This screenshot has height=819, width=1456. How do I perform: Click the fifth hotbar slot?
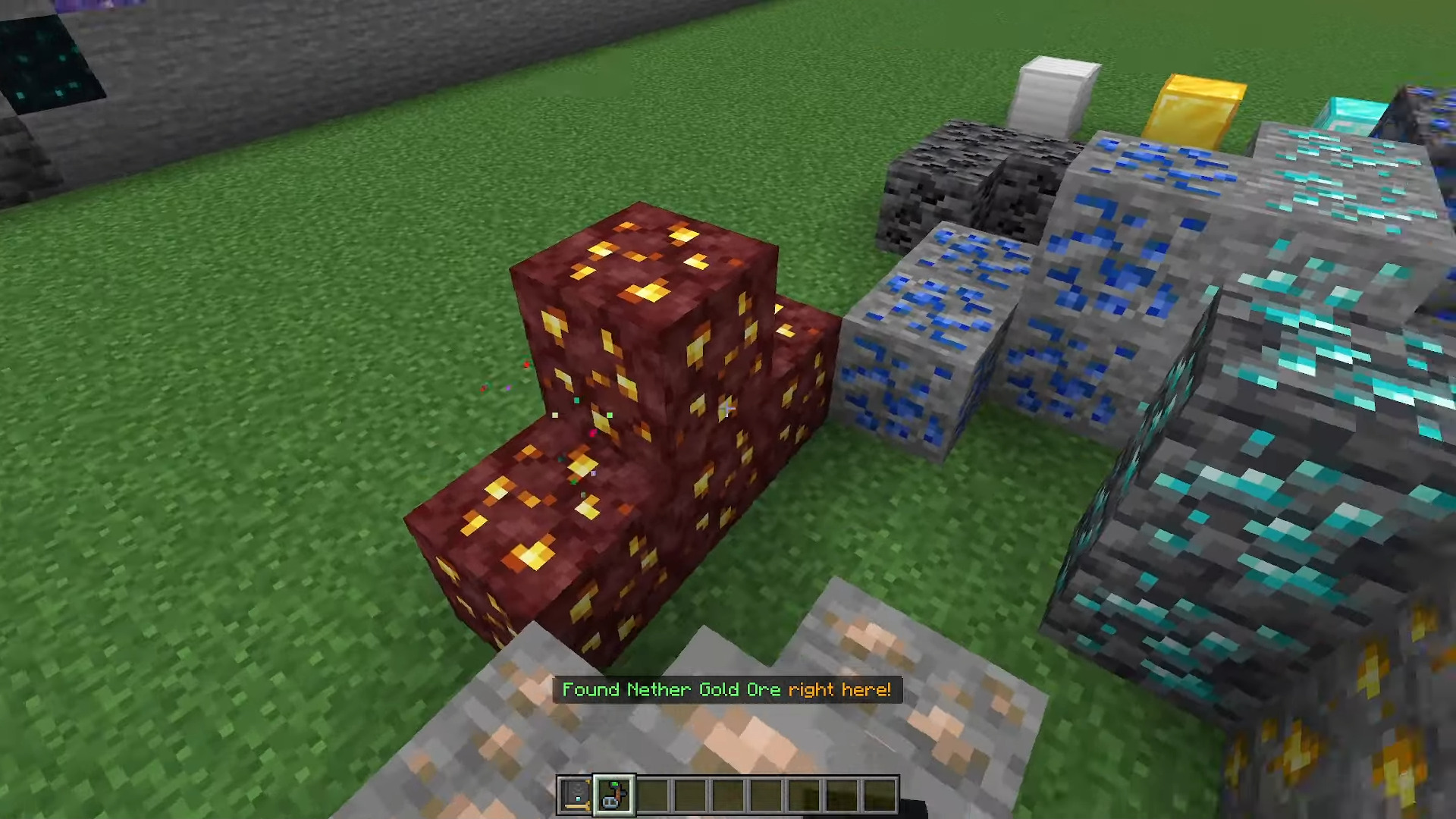725,793
